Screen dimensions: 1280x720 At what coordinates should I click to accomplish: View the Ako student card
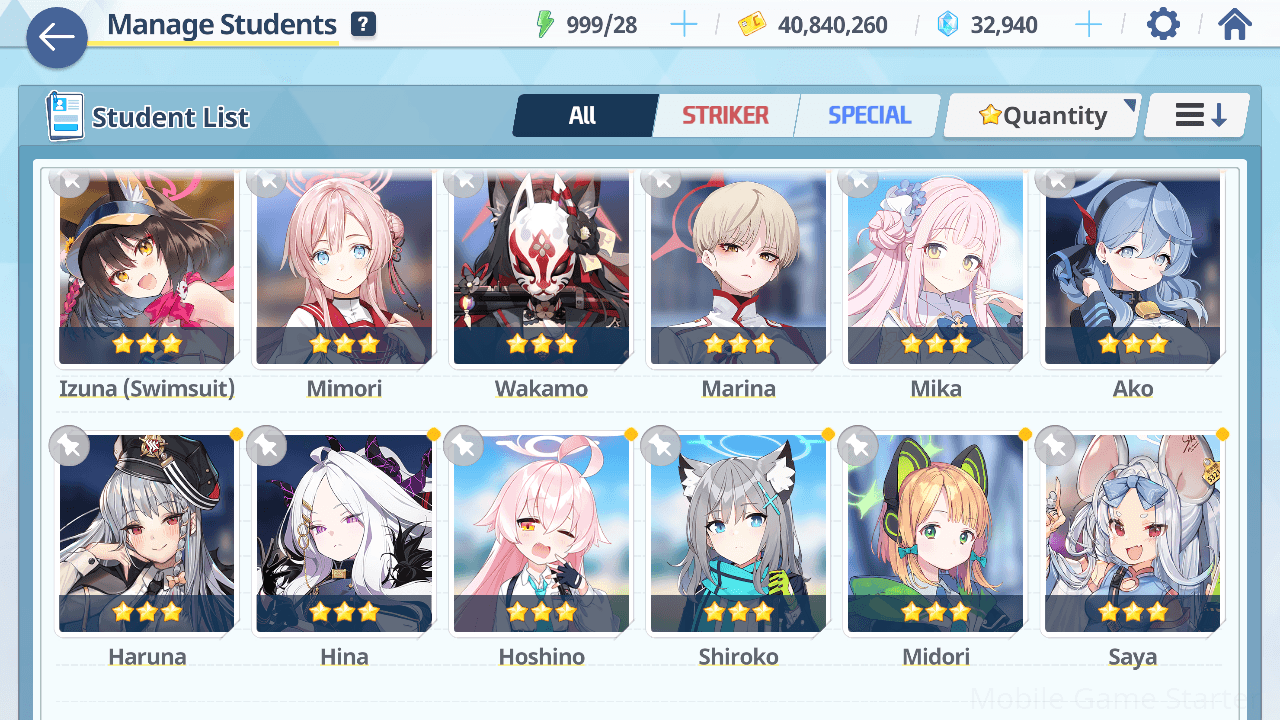coord(1132,270)
